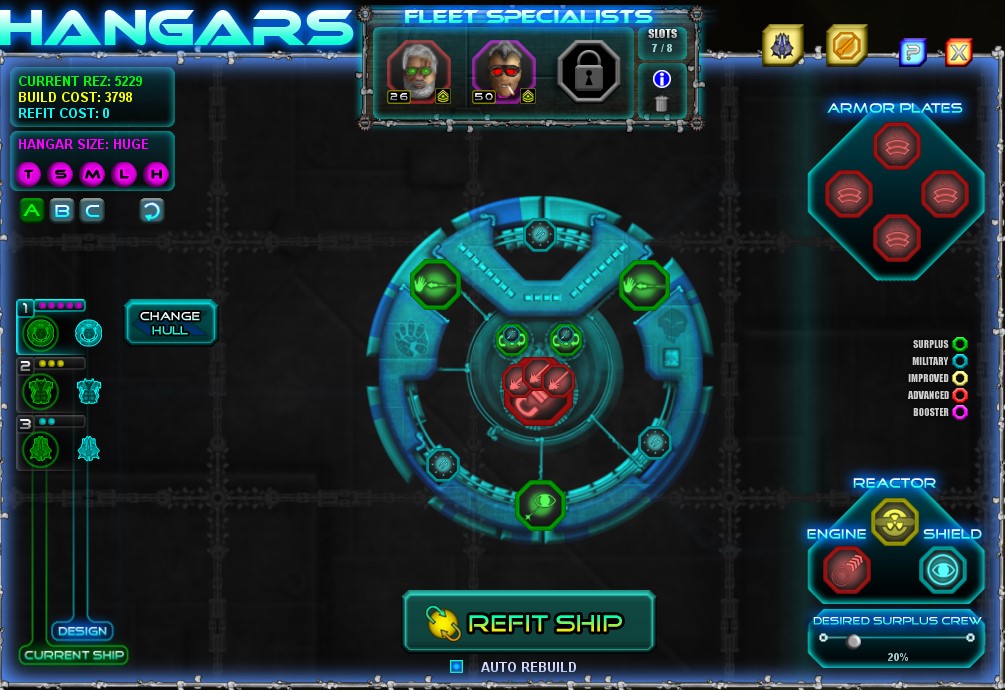
Task: Choose the Tiny hangar size T button
Action: [x=29, y=175]
